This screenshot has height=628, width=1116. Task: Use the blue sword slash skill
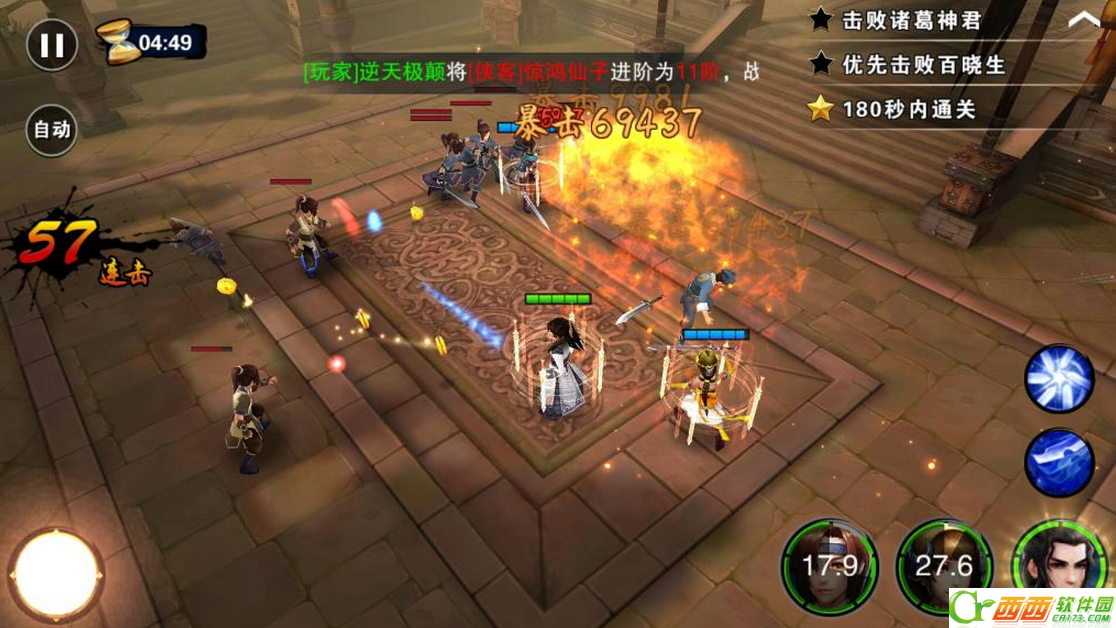pyautogui.click(x=1060, y=462)
